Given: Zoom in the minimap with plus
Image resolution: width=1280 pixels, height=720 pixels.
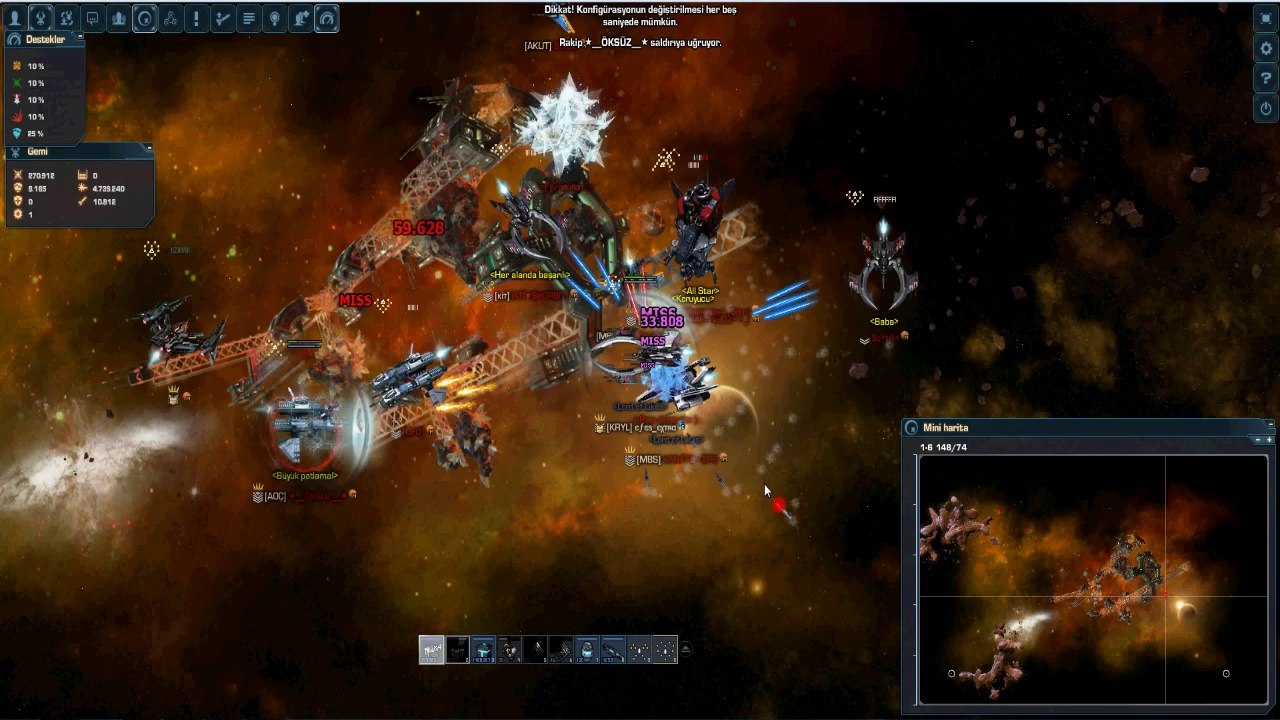Looking at the screenshot, I should (x=1269, y=440).
